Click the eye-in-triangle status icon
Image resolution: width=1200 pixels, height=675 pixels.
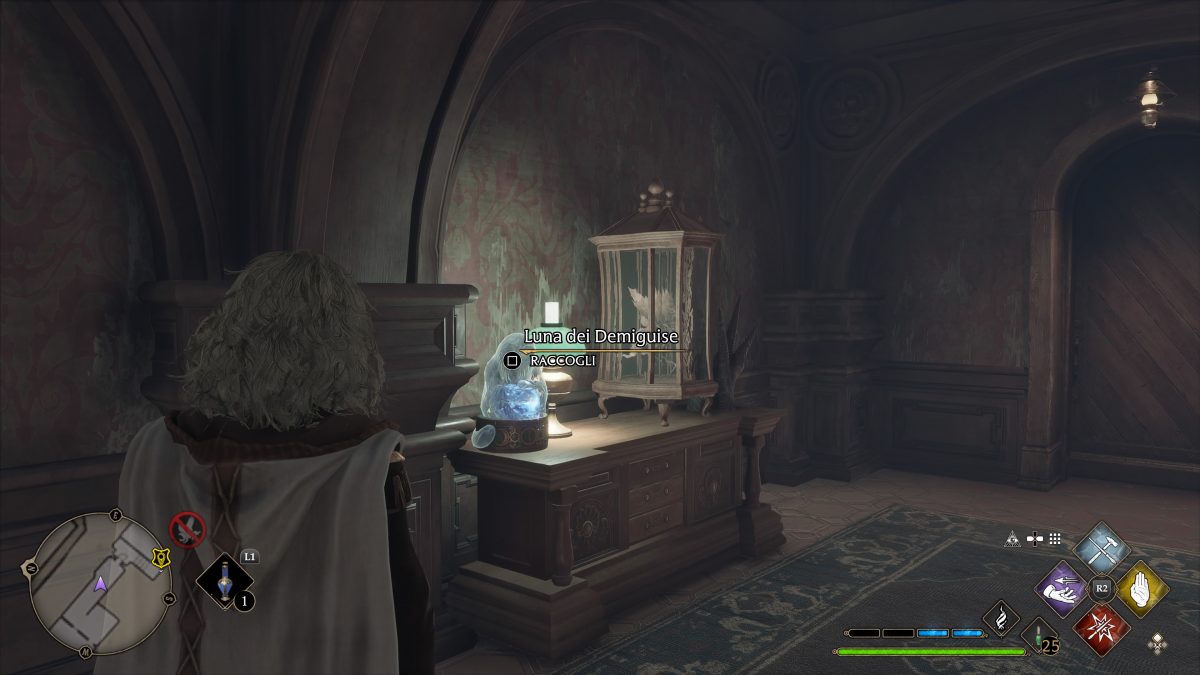click(x=1012, y=538)
